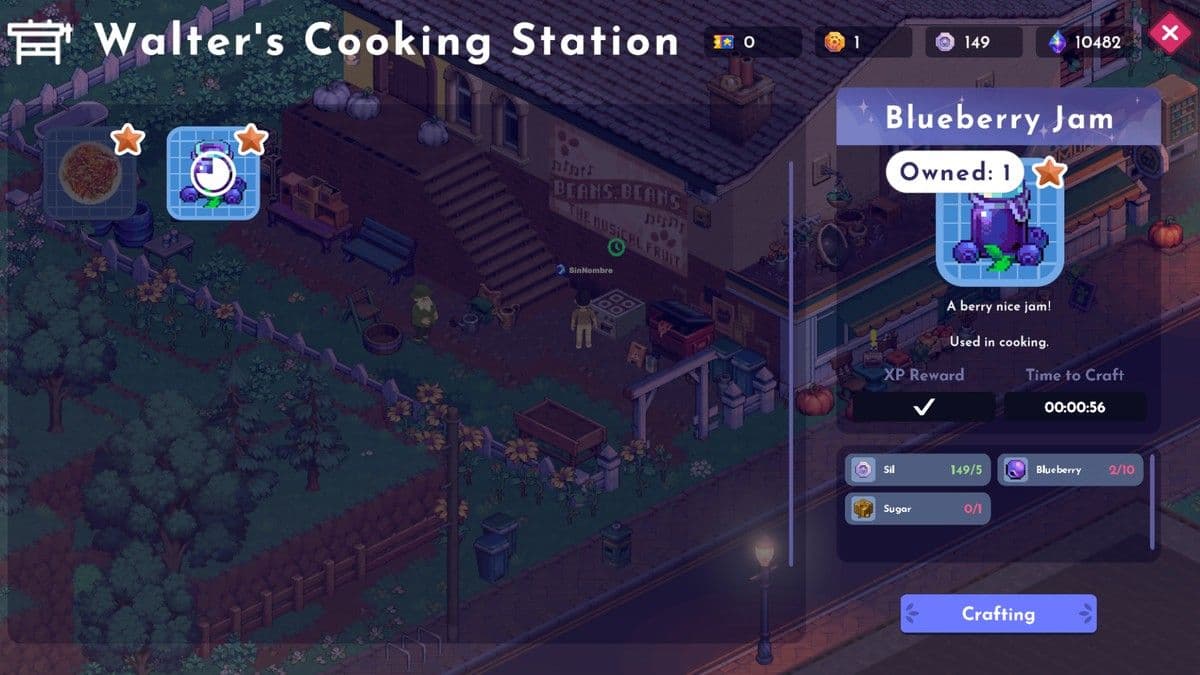
Task: Click the blue gem currency counter
Action: point(1089,42)
